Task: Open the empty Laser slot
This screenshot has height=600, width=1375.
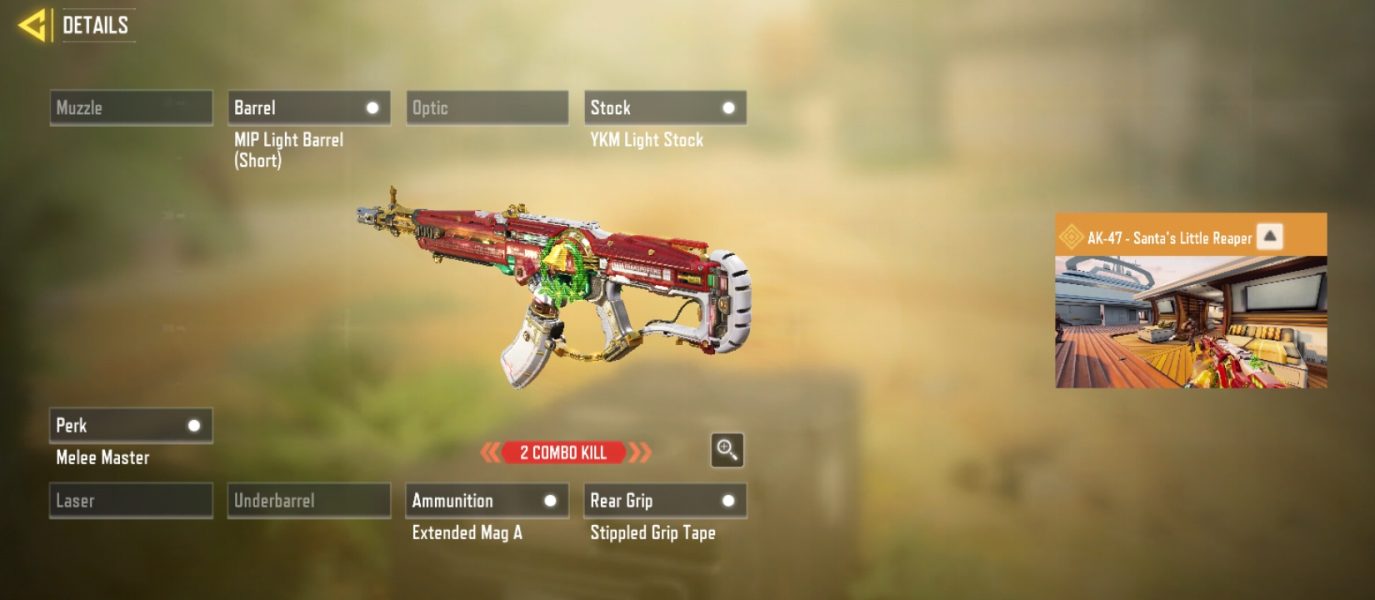Action: pyautogui.click(x=131, y=501)
